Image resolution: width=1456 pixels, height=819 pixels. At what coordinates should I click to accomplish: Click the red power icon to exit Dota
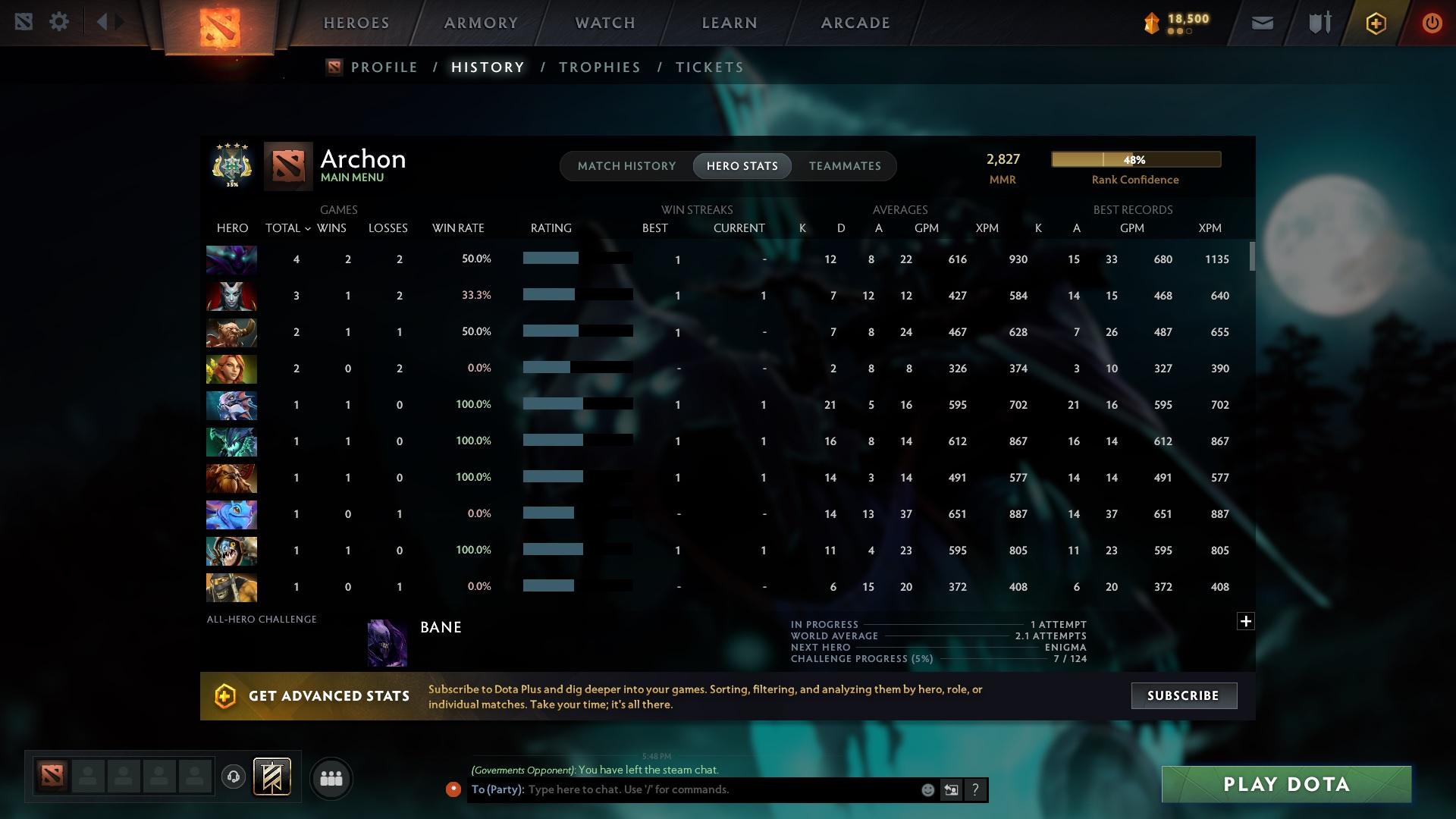point(1432,22)
